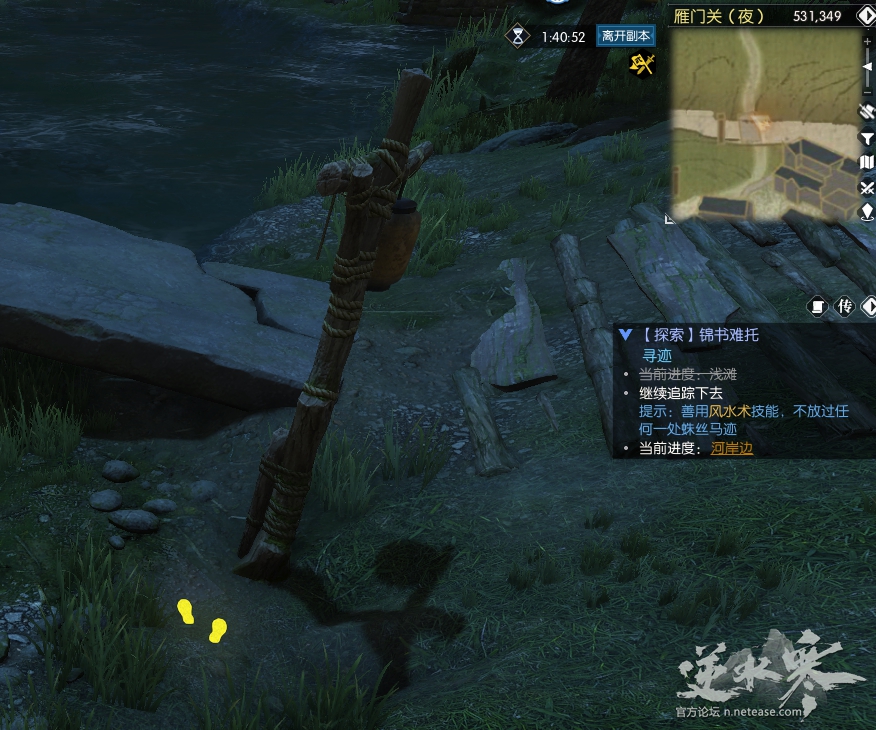Open the minimap funnel filter
The width and height of the screenshot is (876, 730).
[x=867, y=137]
